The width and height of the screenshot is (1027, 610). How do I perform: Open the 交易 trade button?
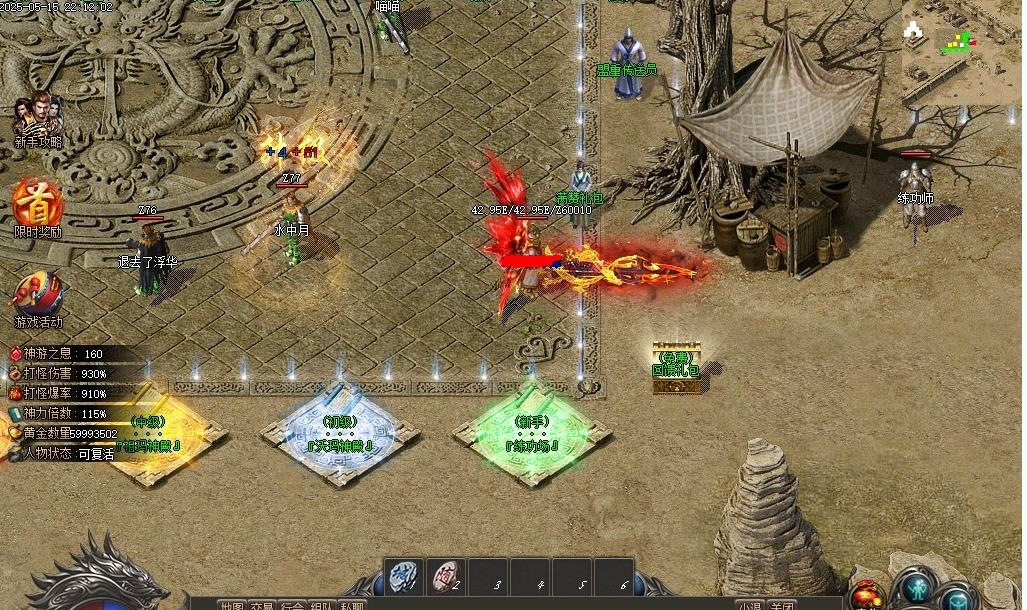pyautogui.click(x=262, y=605)
